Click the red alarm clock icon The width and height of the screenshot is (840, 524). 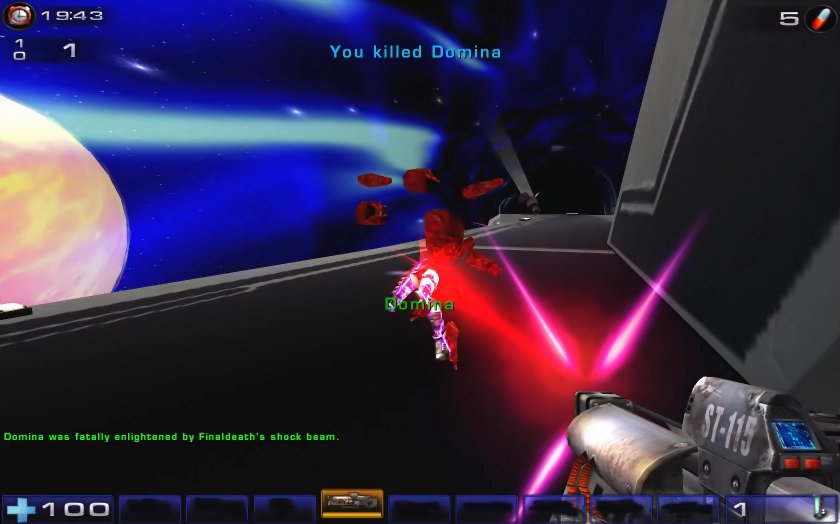click(18, 16)
